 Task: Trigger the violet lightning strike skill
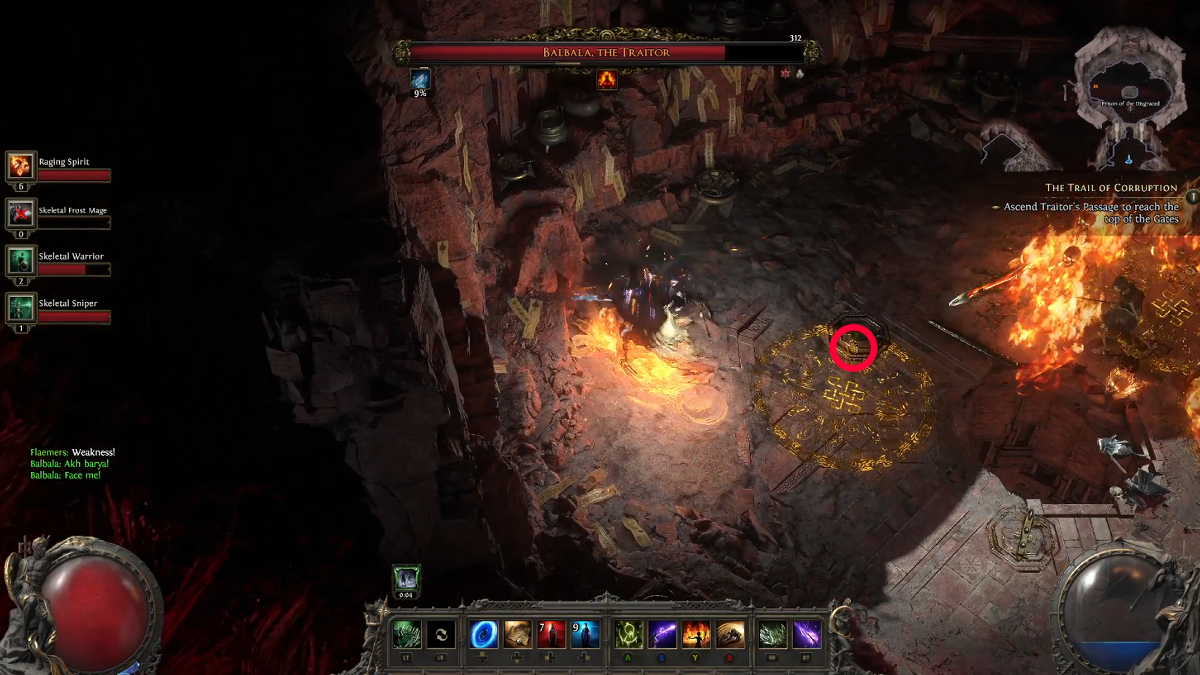click(807, 634)
